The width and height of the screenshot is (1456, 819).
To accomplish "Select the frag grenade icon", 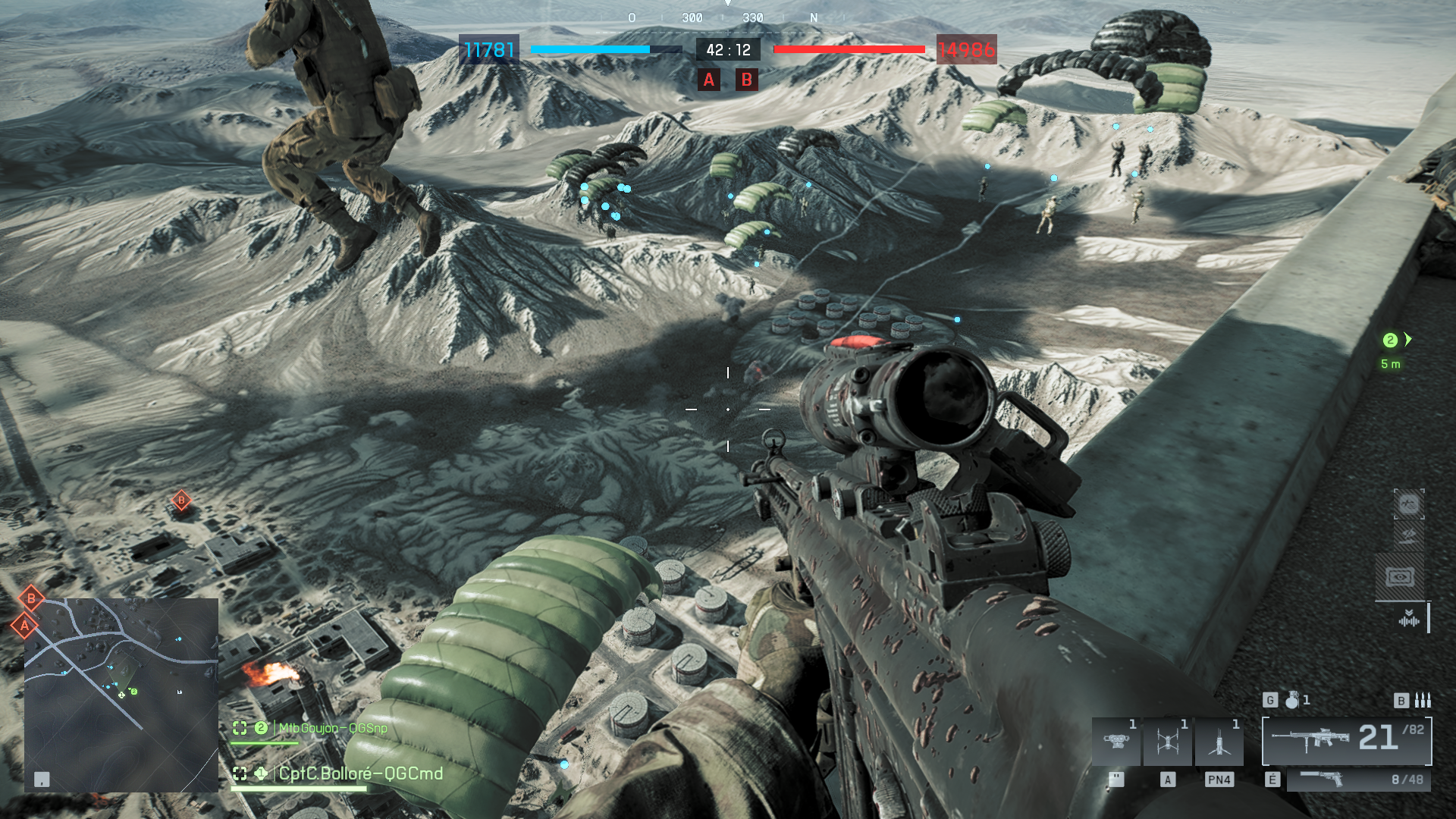I will tap(1292, 700).
